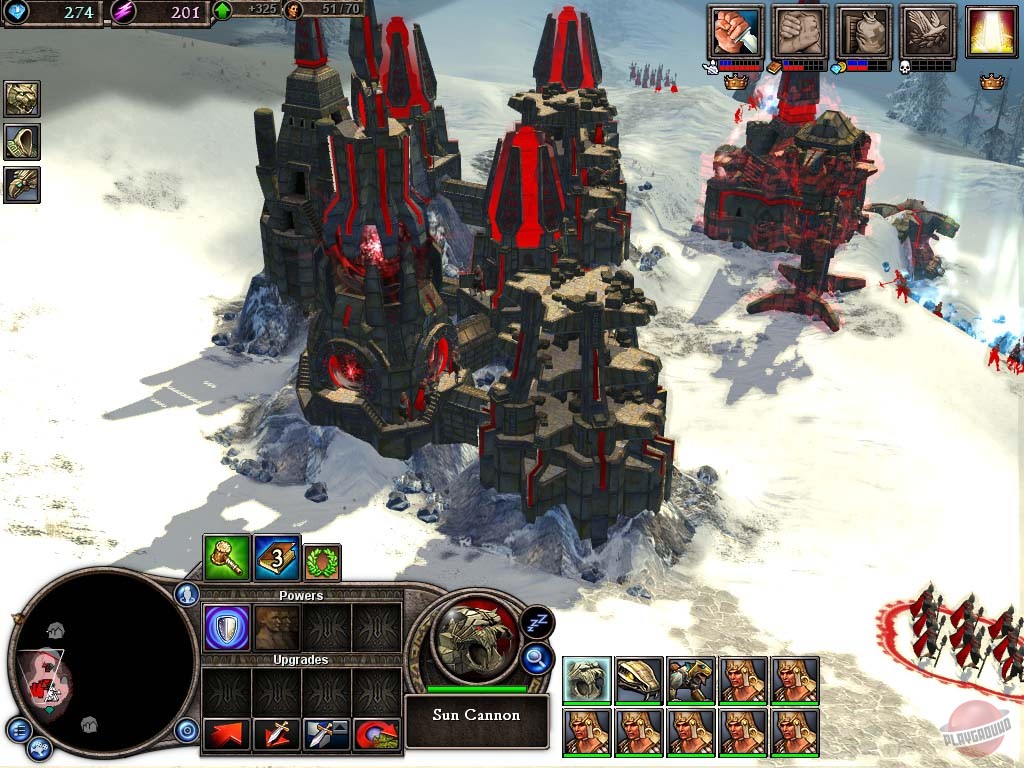Image resolution: width=1024 pixels, height=768 pixels.
Task: Click the green hammer build button
Action: click(x=226, y=559)
